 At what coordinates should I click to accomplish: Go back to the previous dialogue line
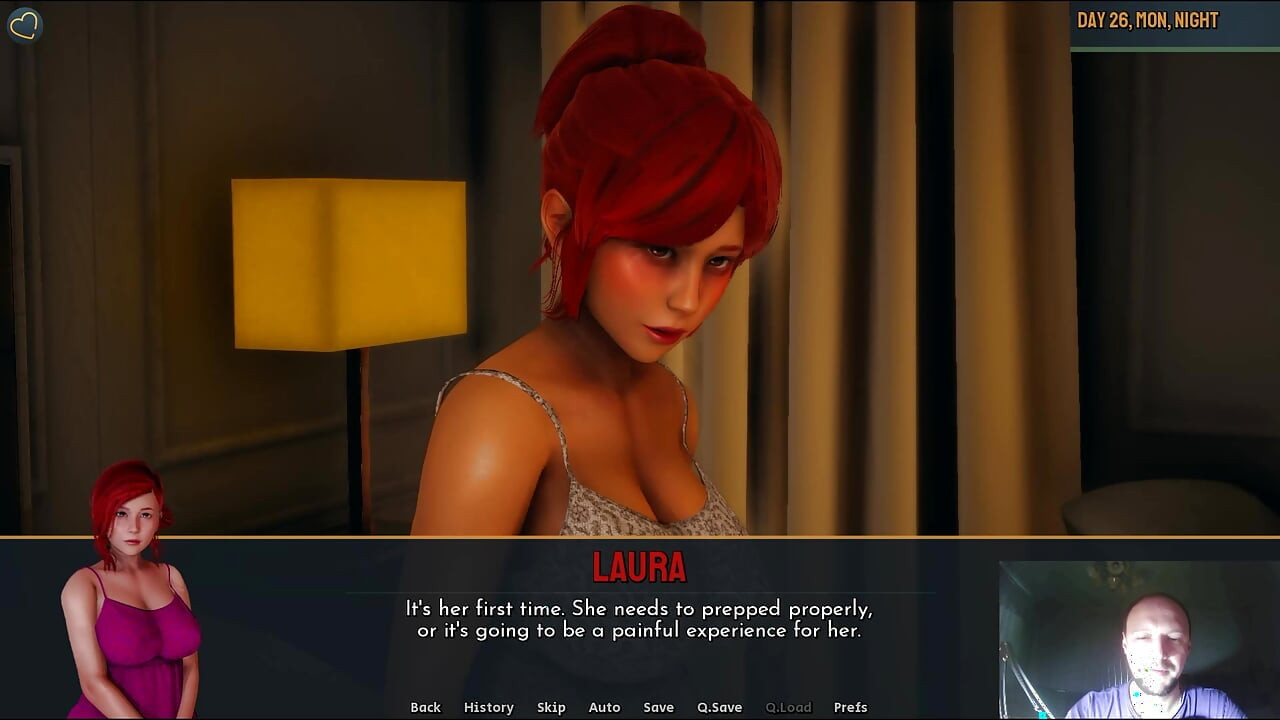[x=425, y=707]
